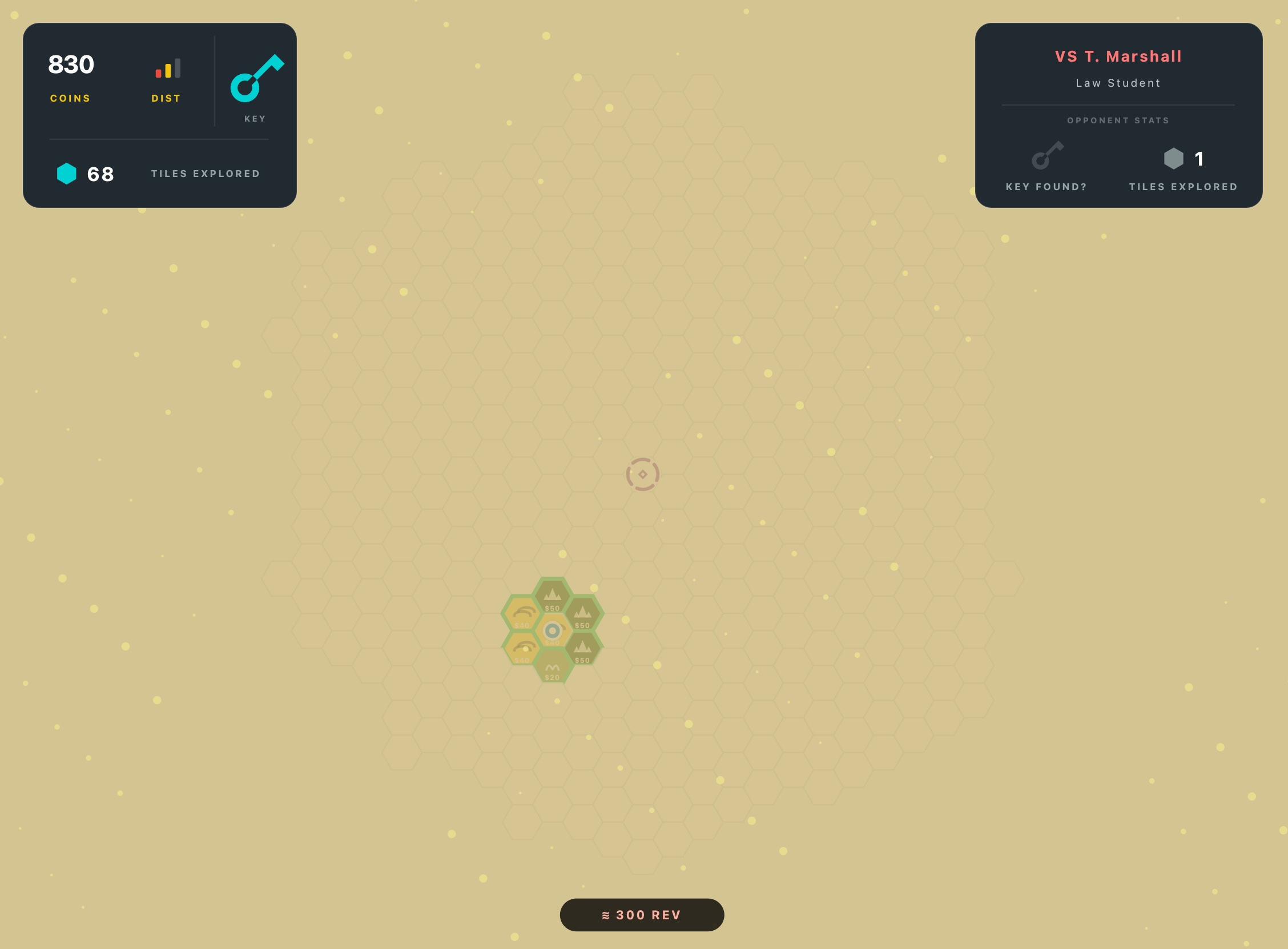Select the VS T. Marshall opponent name
Viewport: 1288px width, 949px height.
[1117, 57]
